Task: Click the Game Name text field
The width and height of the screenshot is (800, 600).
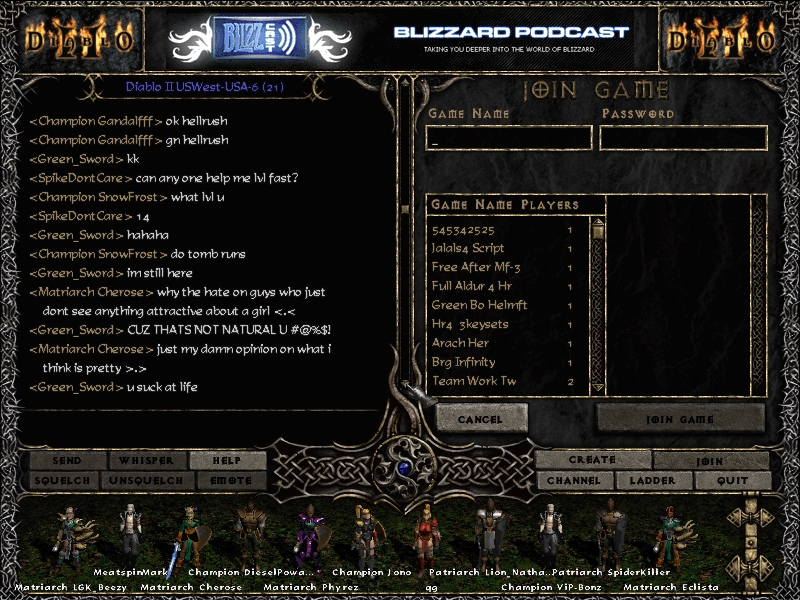Action: [510, 138]
